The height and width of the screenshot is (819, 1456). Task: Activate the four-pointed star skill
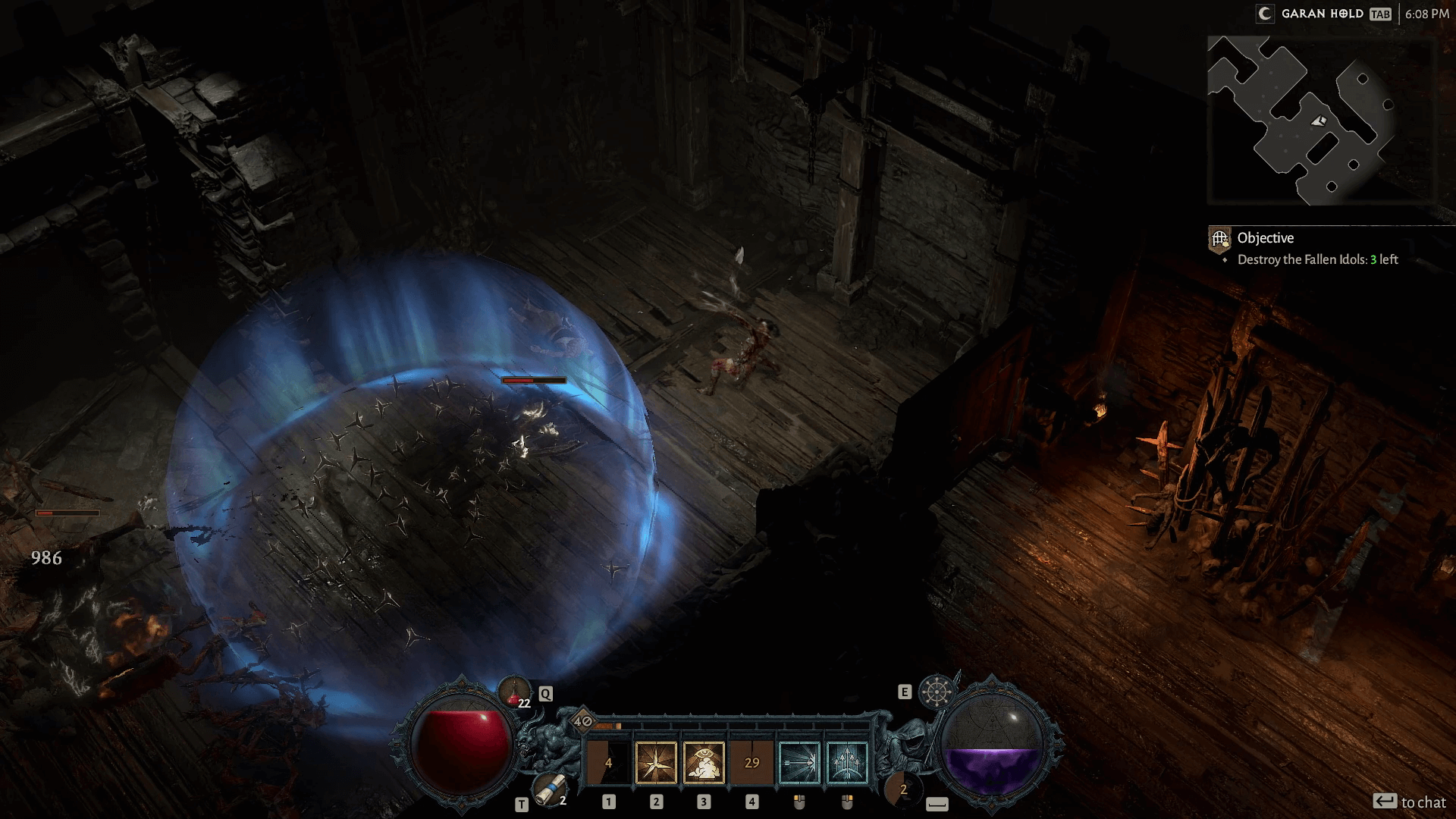[x=656, y=761]
